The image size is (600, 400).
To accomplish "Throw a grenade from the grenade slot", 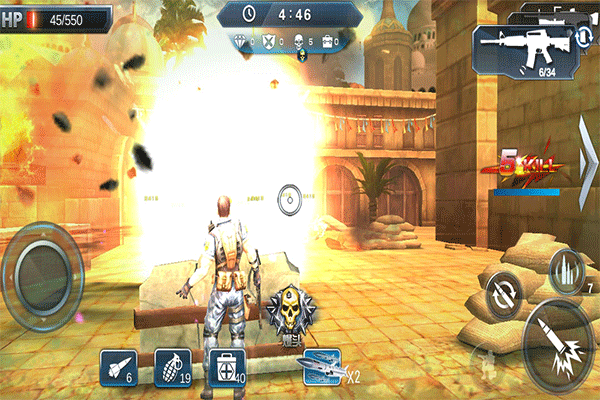I will pos(171,367).
